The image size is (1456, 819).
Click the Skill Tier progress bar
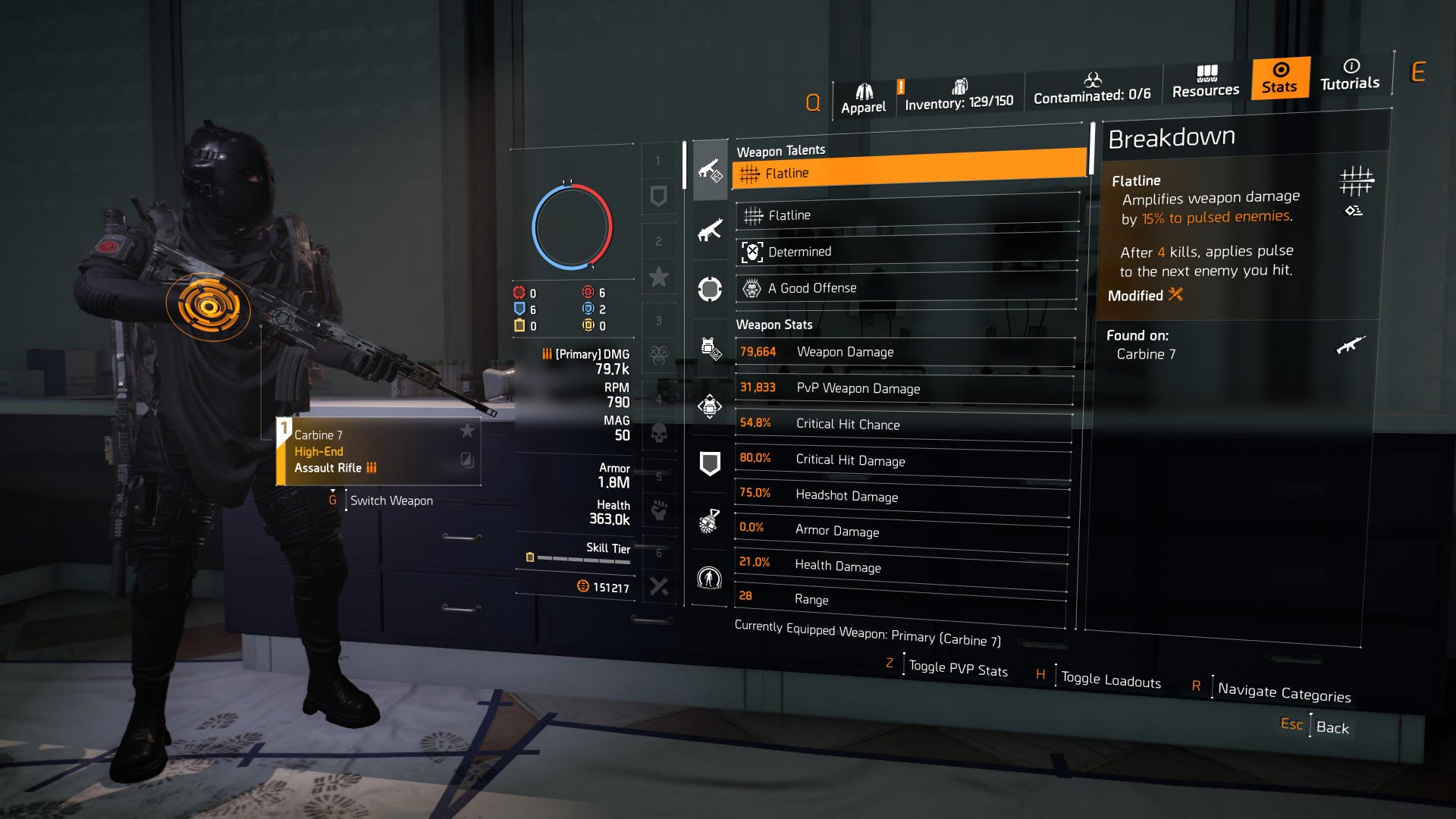[576, 557]
